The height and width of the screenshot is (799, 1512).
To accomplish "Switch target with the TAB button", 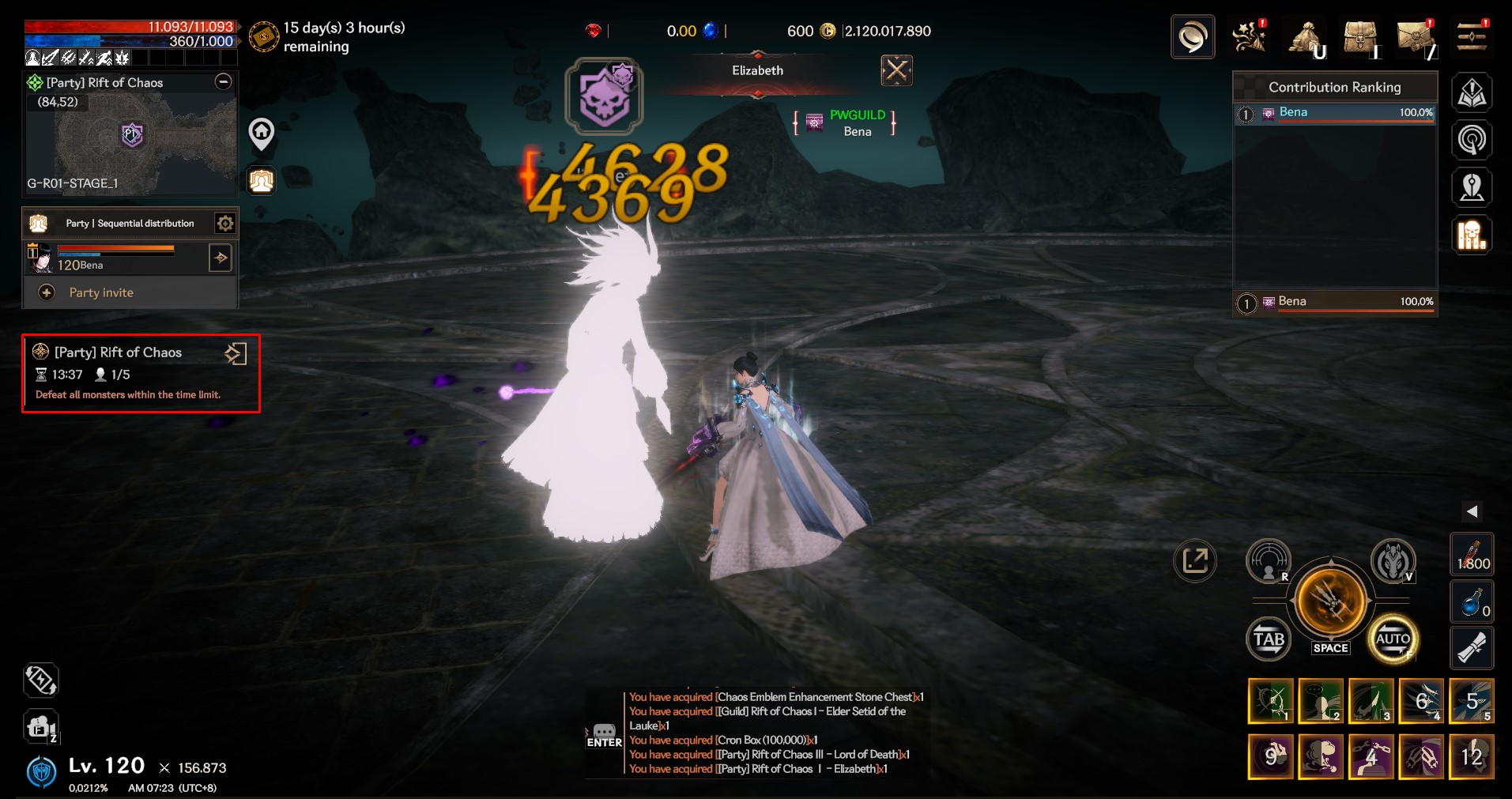I will point(1269,639).
